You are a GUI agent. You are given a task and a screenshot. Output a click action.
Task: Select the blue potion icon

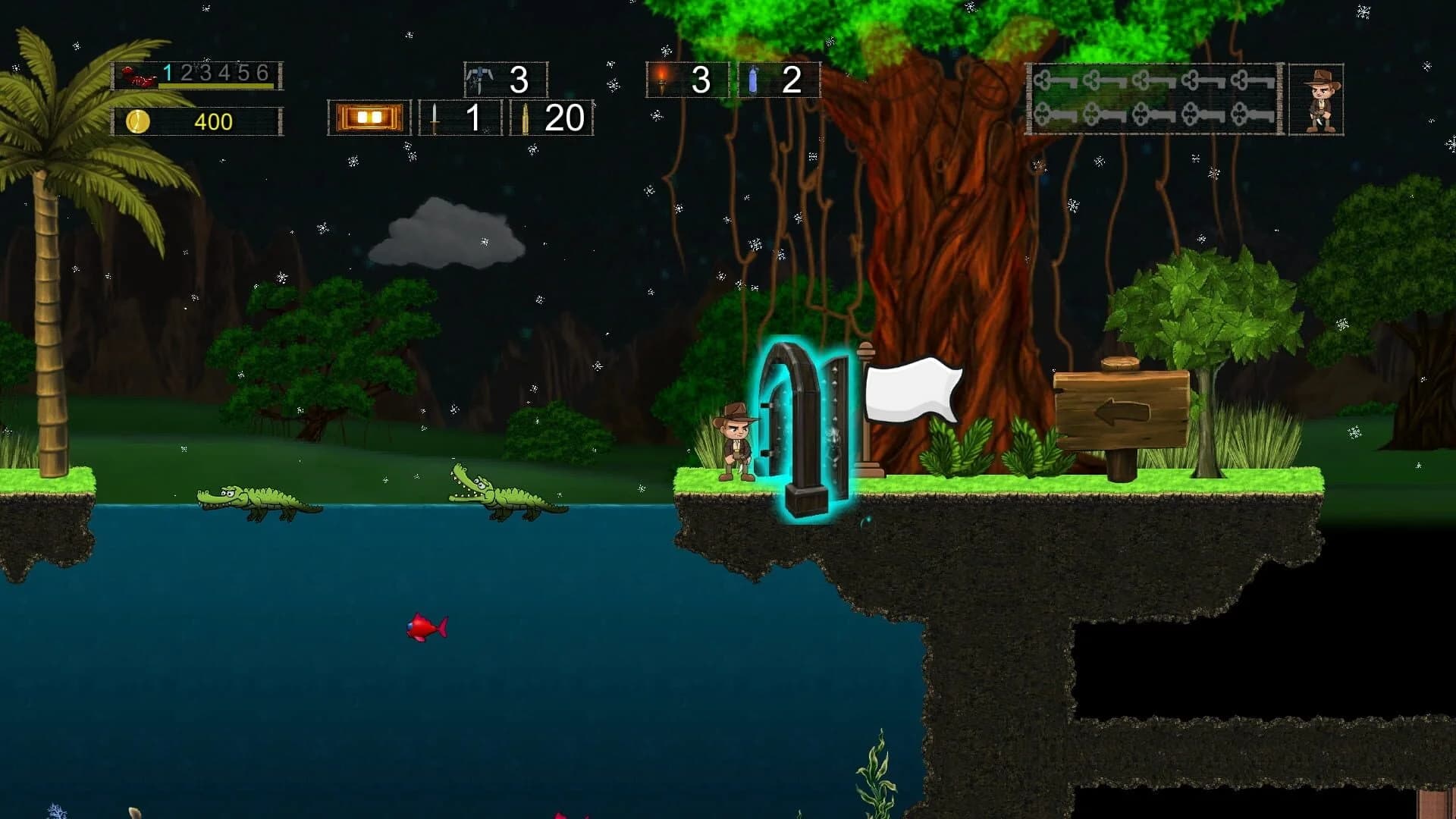[753, 78]
